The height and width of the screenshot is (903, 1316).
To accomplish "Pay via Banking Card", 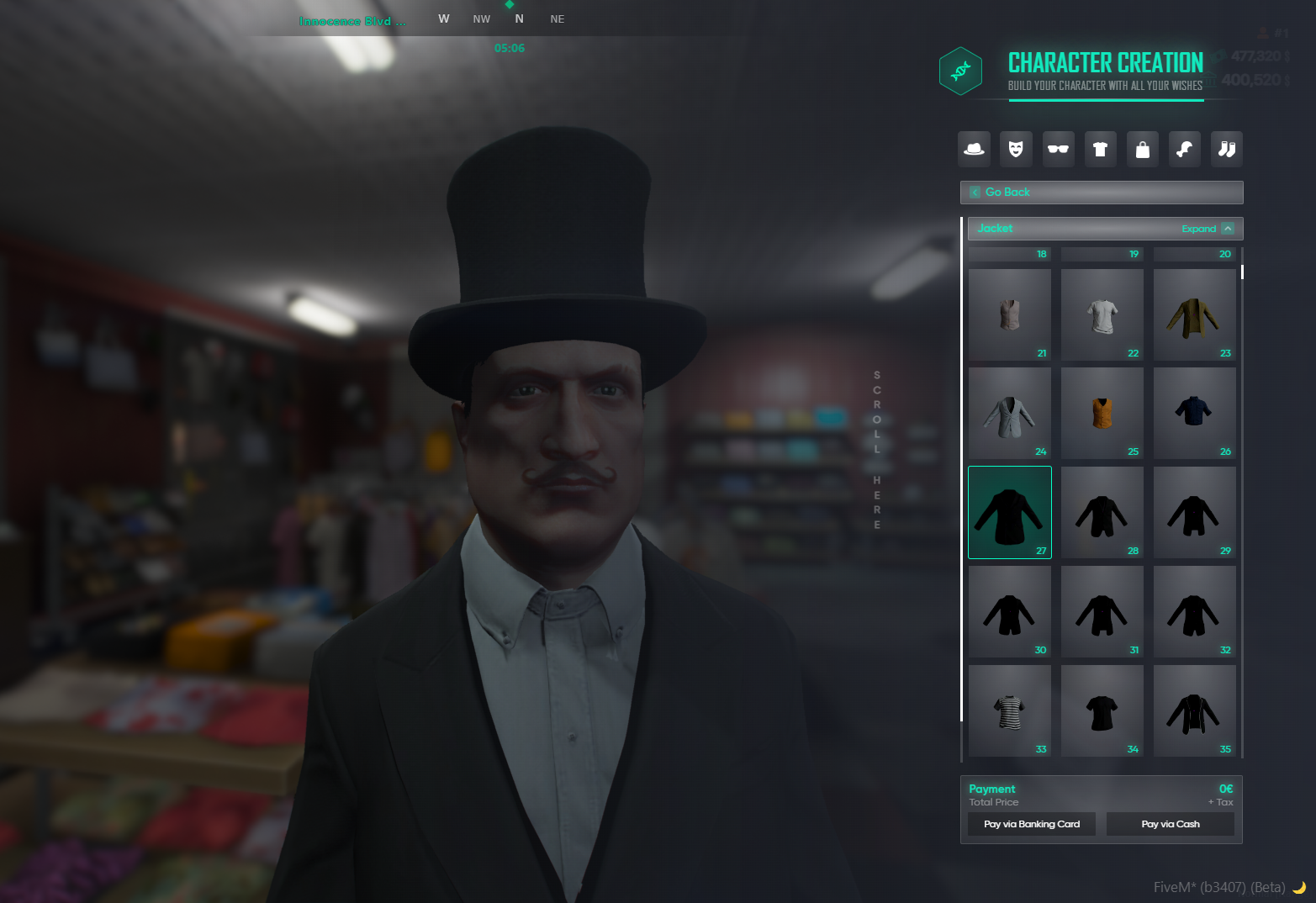I will [1032, 824].
